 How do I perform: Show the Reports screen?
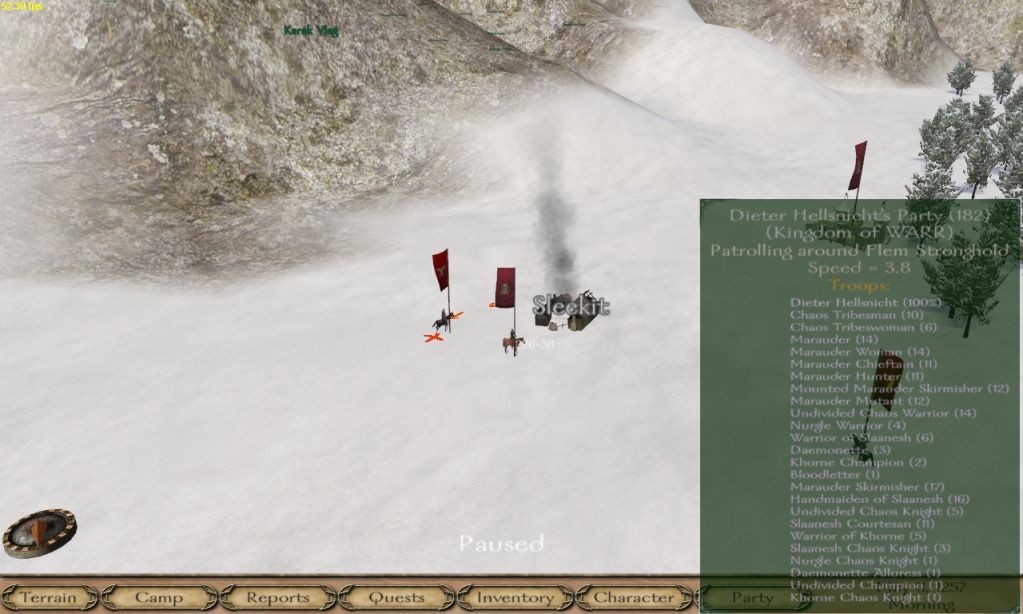coord(278,598)
